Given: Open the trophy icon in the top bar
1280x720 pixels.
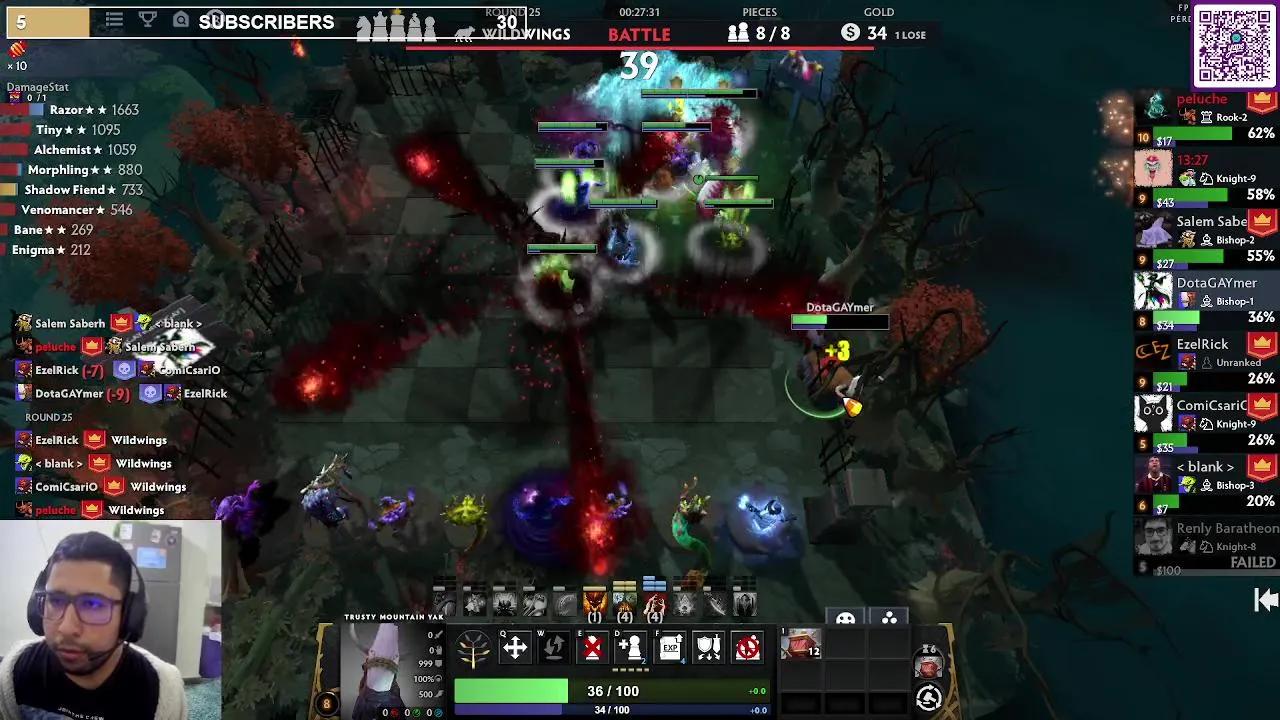Looking at the screenshot, I should (x=146, y=20).
